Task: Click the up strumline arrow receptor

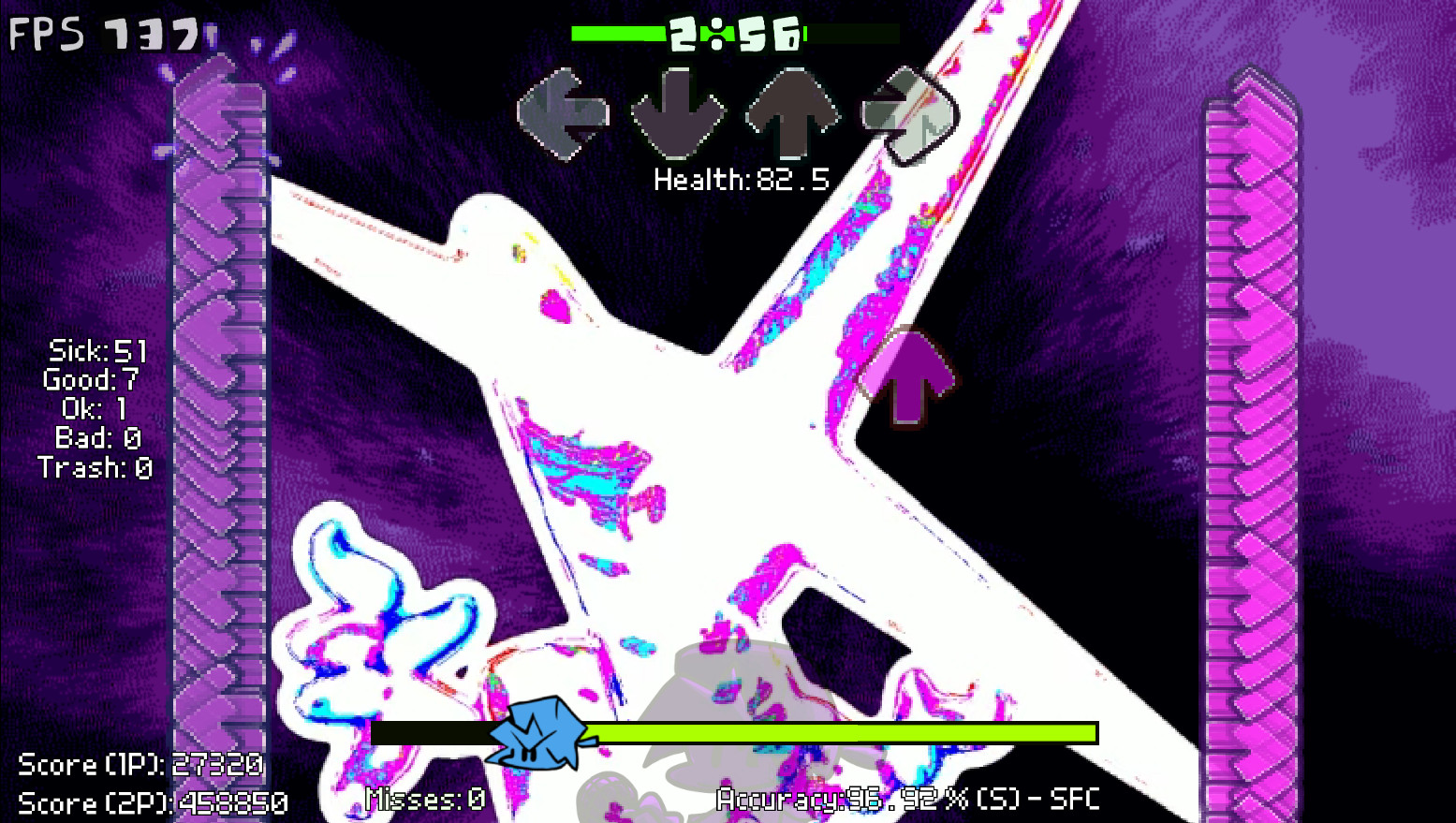Action: (791, 112)
